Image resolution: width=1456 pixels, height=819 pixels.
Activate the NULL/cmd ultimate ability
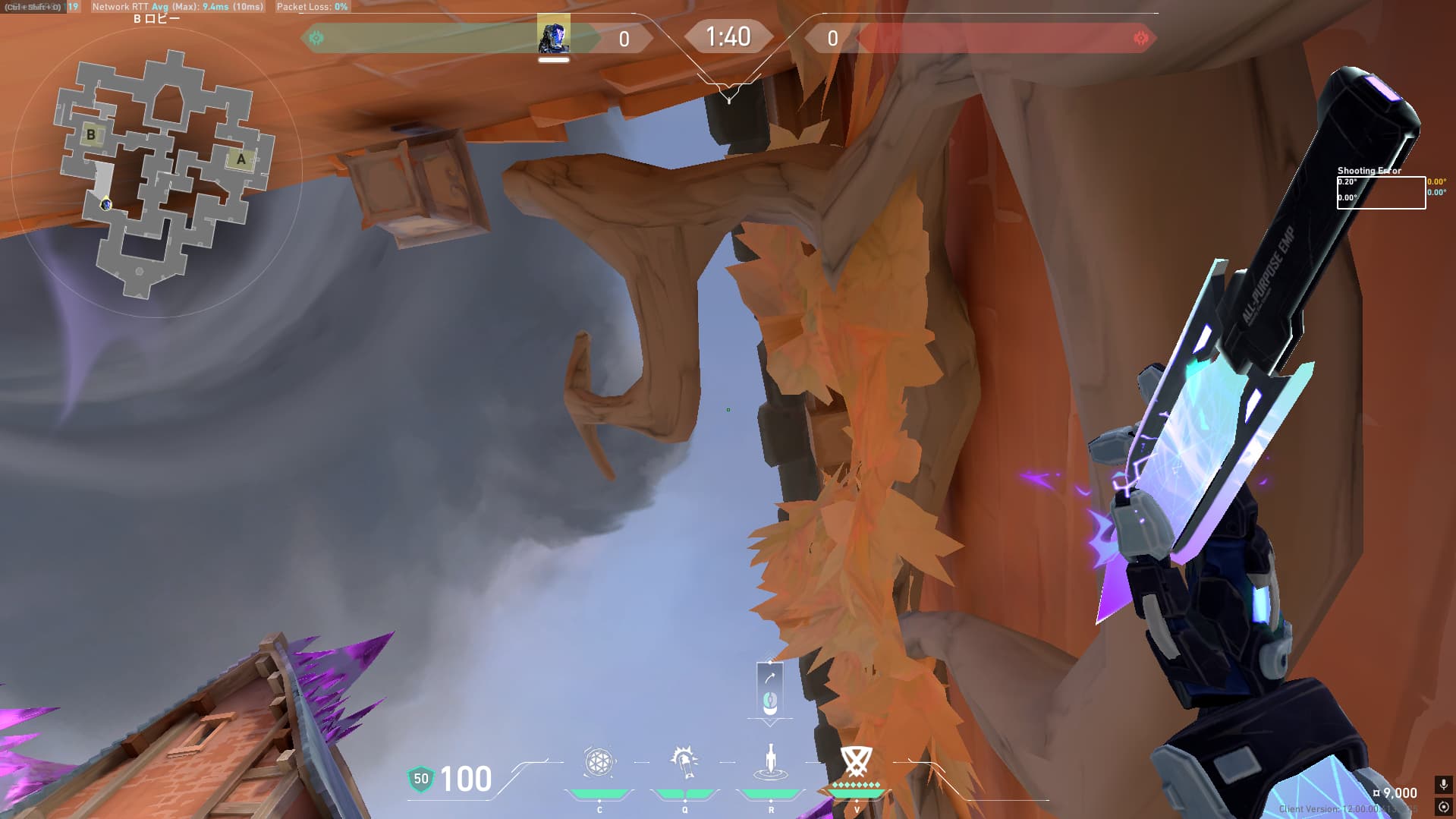point(856,762)
